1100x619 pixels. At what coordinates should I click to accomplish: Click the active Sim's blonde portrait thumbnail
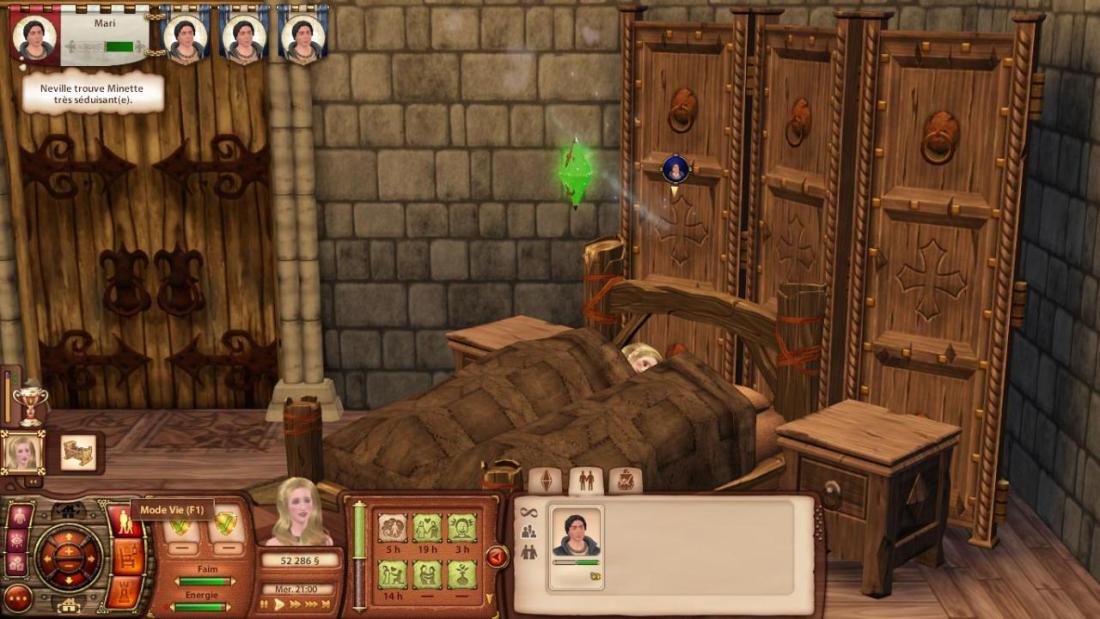tap(22, 453)
